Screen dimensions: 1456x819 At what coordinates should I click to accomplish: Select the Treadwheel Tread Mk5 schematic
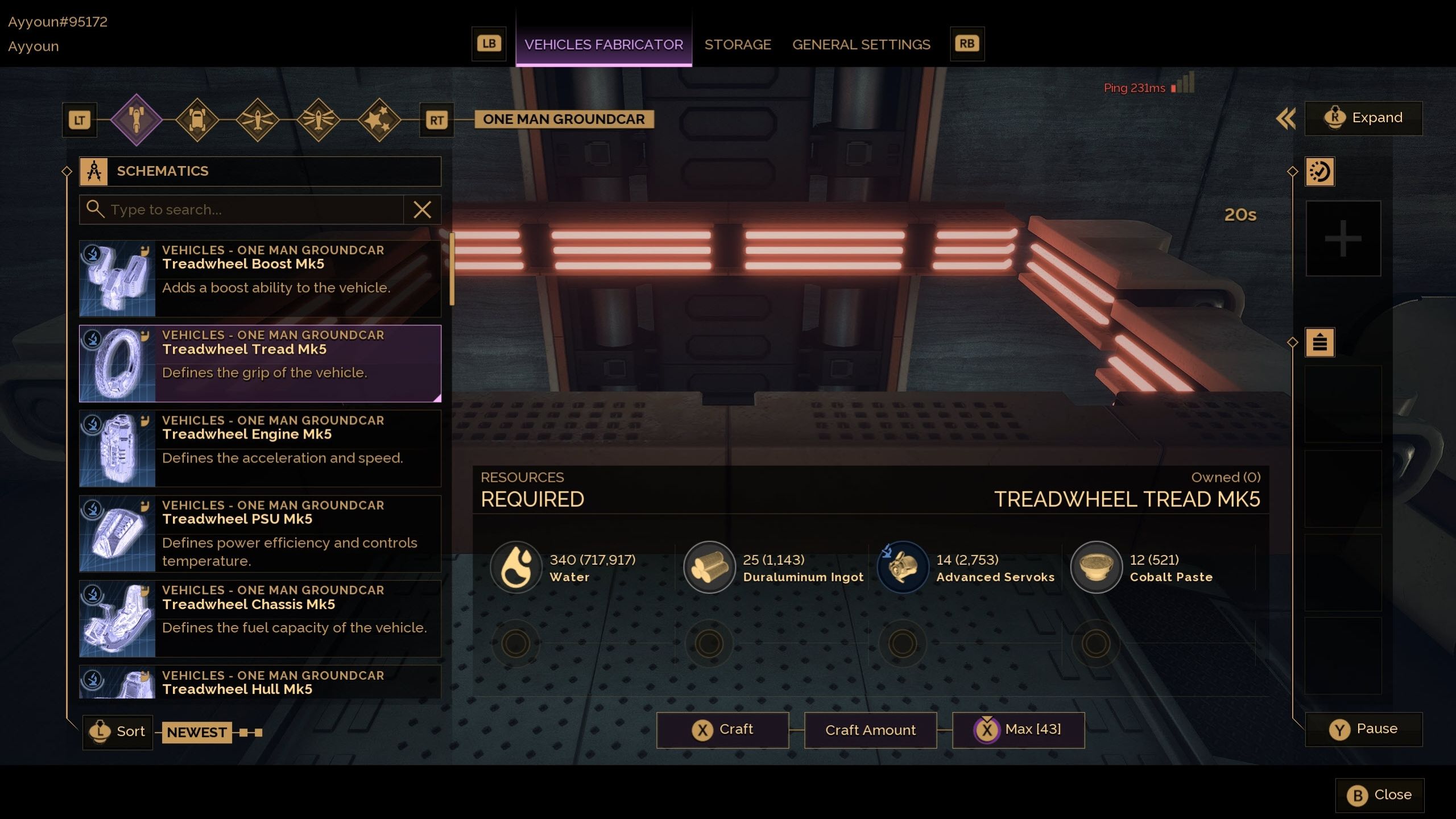pos(260,363)
